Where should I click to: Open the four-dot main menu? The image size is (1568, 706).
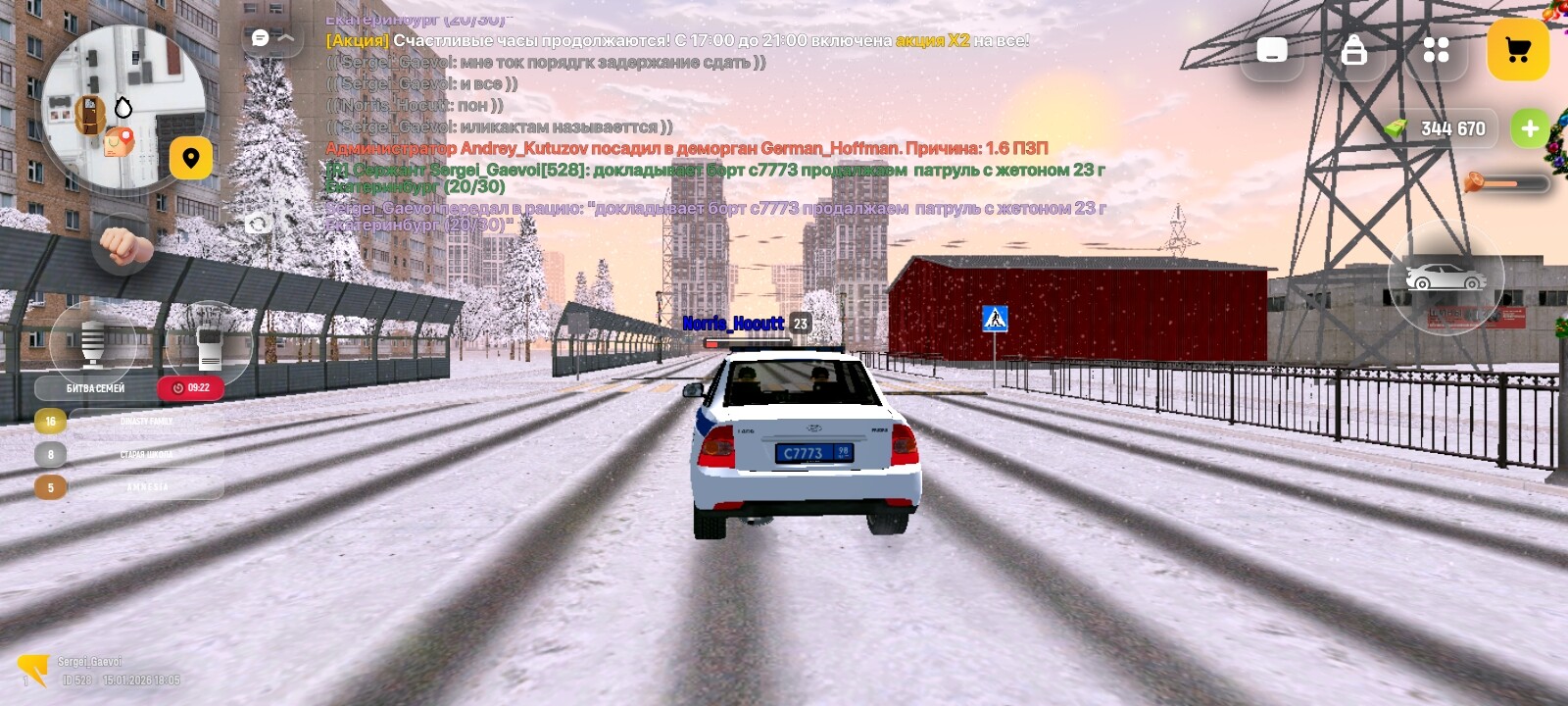(x=1436, y=50)
